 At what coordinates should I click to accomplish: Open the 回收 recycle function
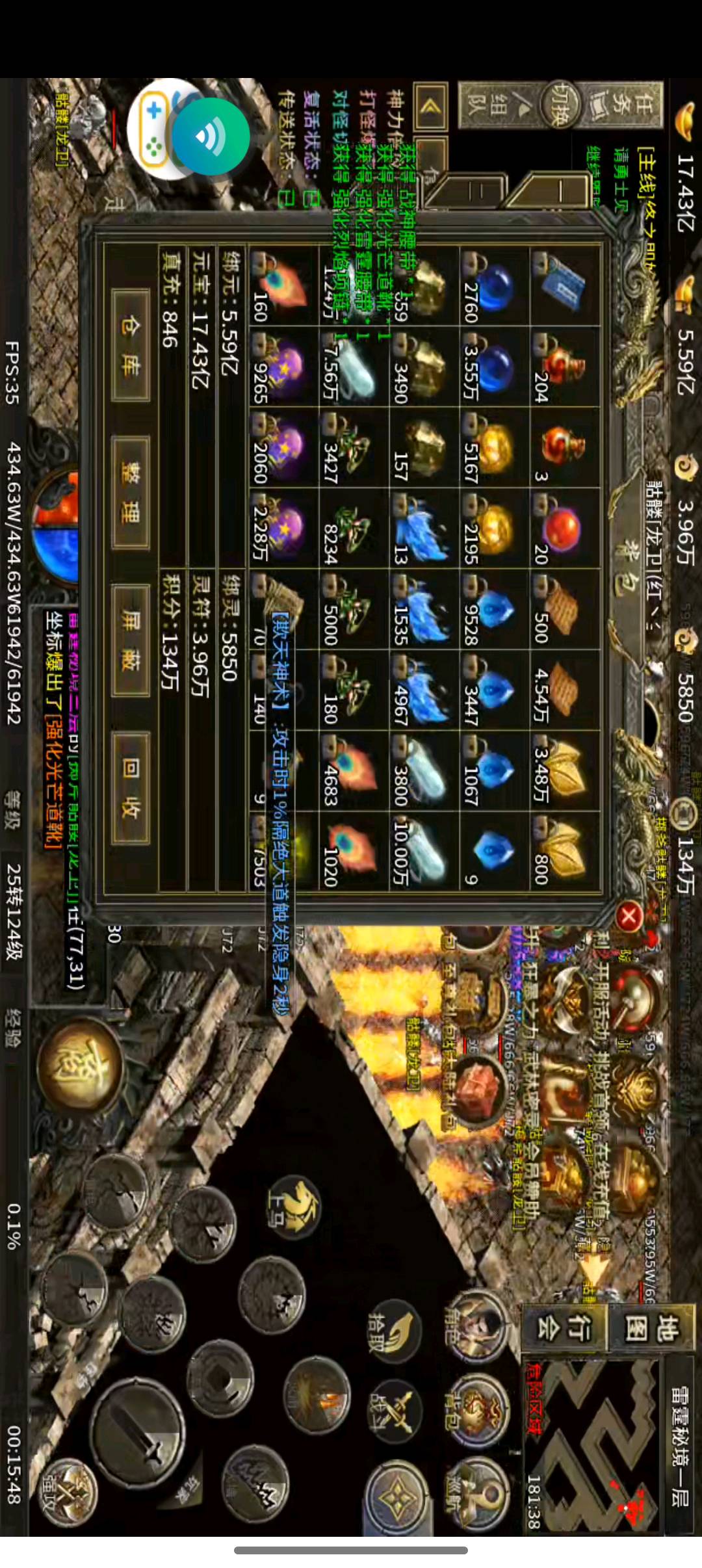click(x=131, y=789)
